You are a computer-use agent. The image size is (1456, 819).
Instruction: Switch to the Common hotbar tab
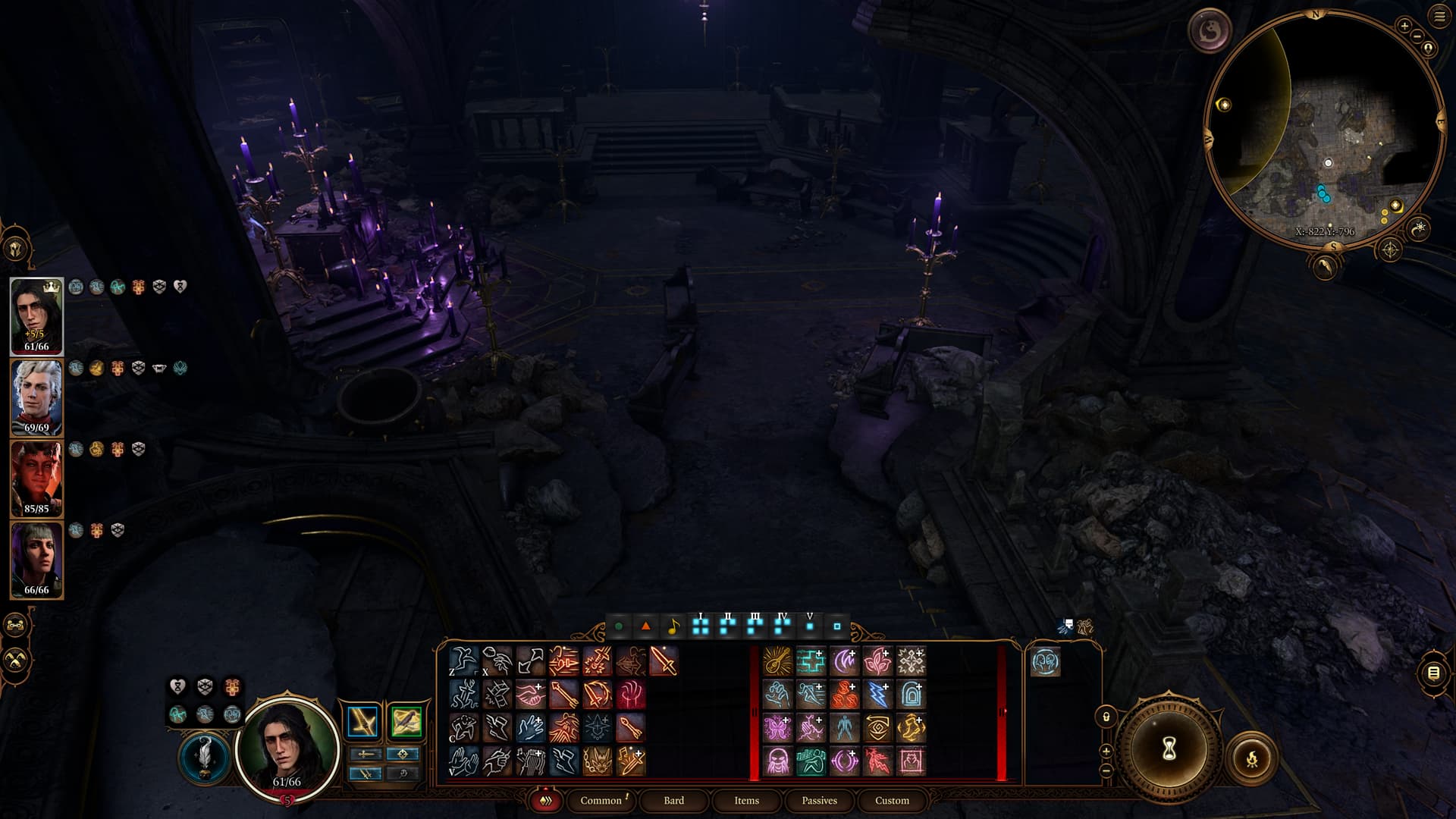tap(601, 800)
